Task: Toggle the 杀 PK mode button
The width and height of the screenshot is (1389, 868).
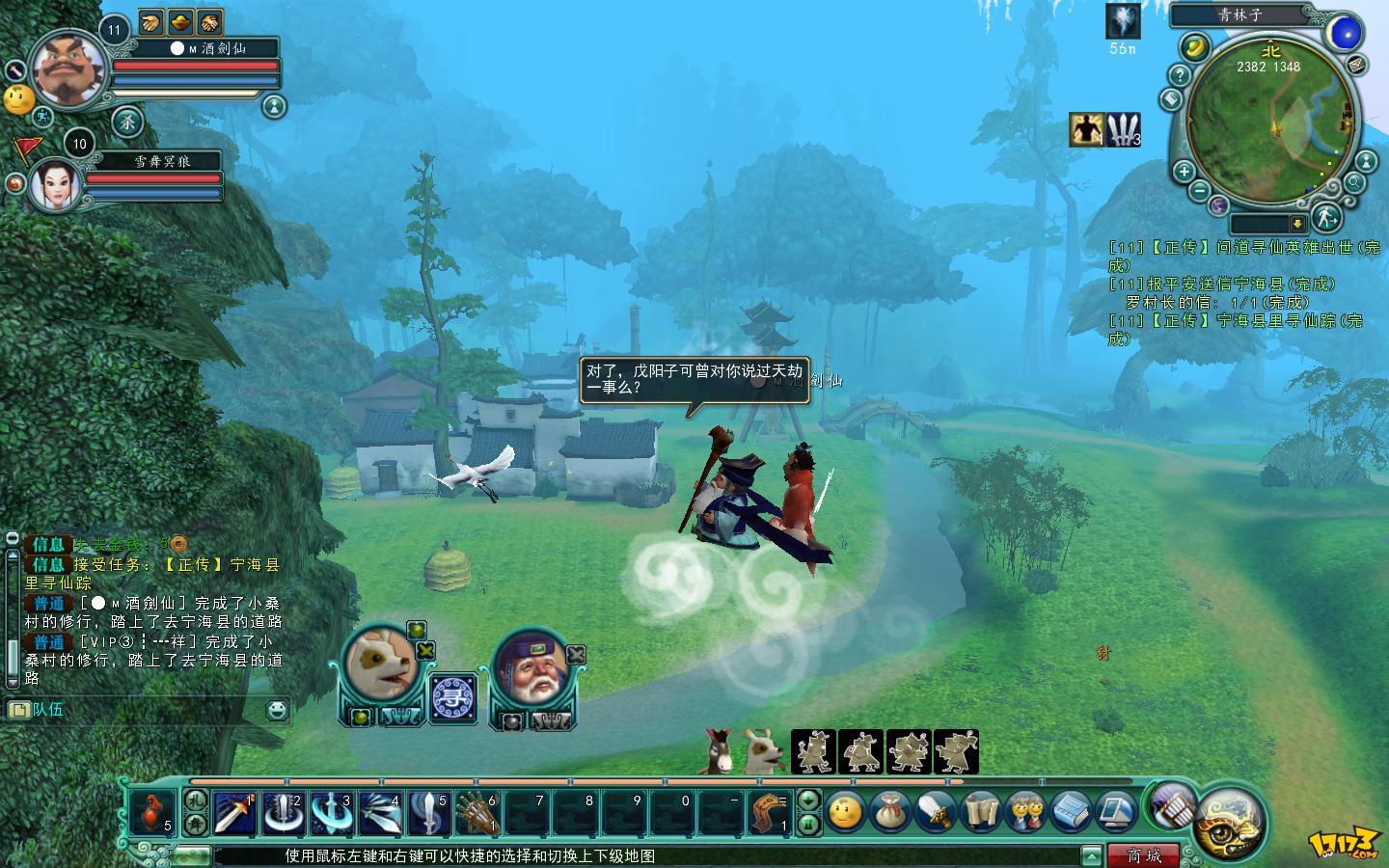Action: point(128,121)
